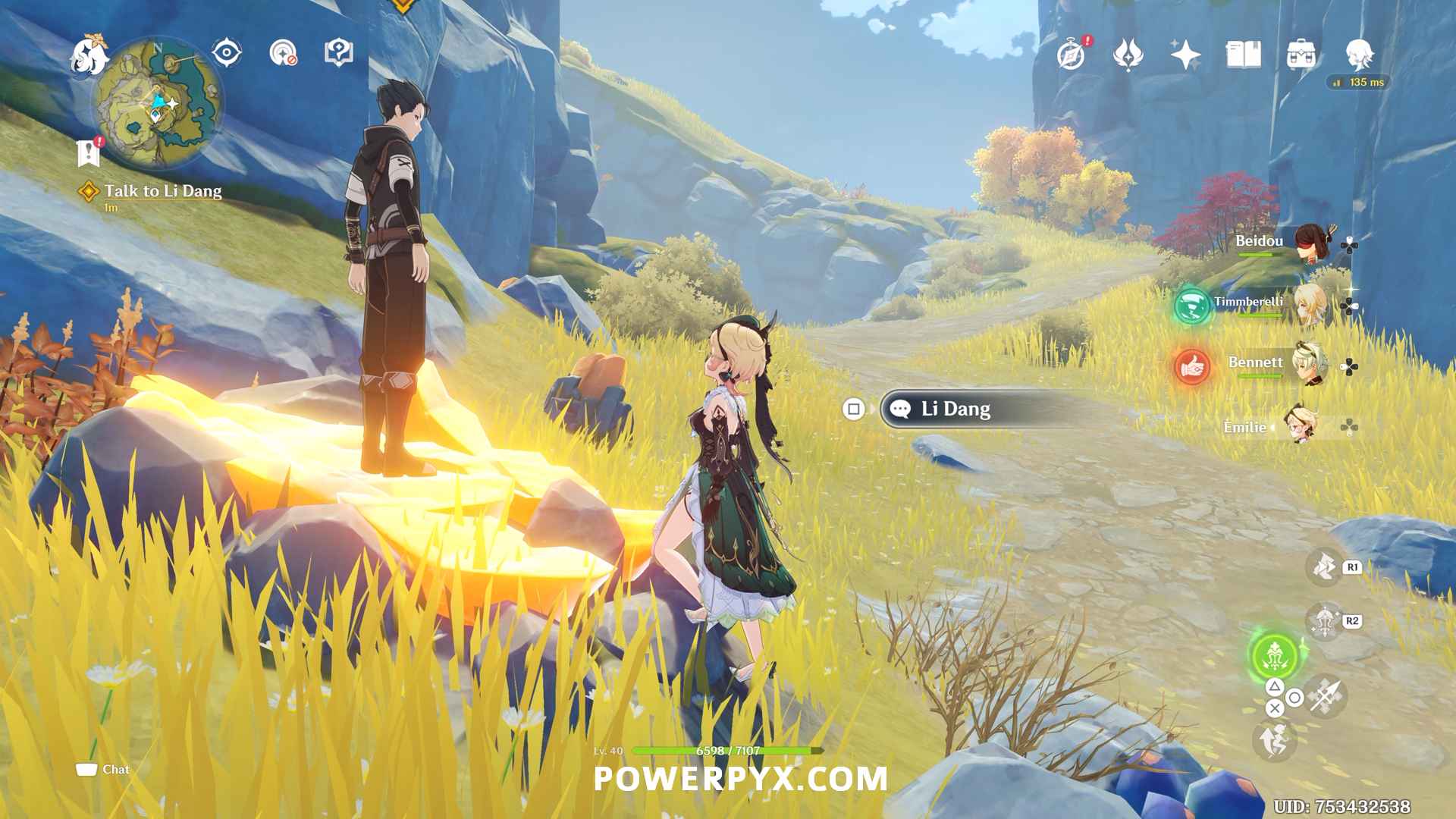Open the Paimon menu icon

[x=89, y=55]
